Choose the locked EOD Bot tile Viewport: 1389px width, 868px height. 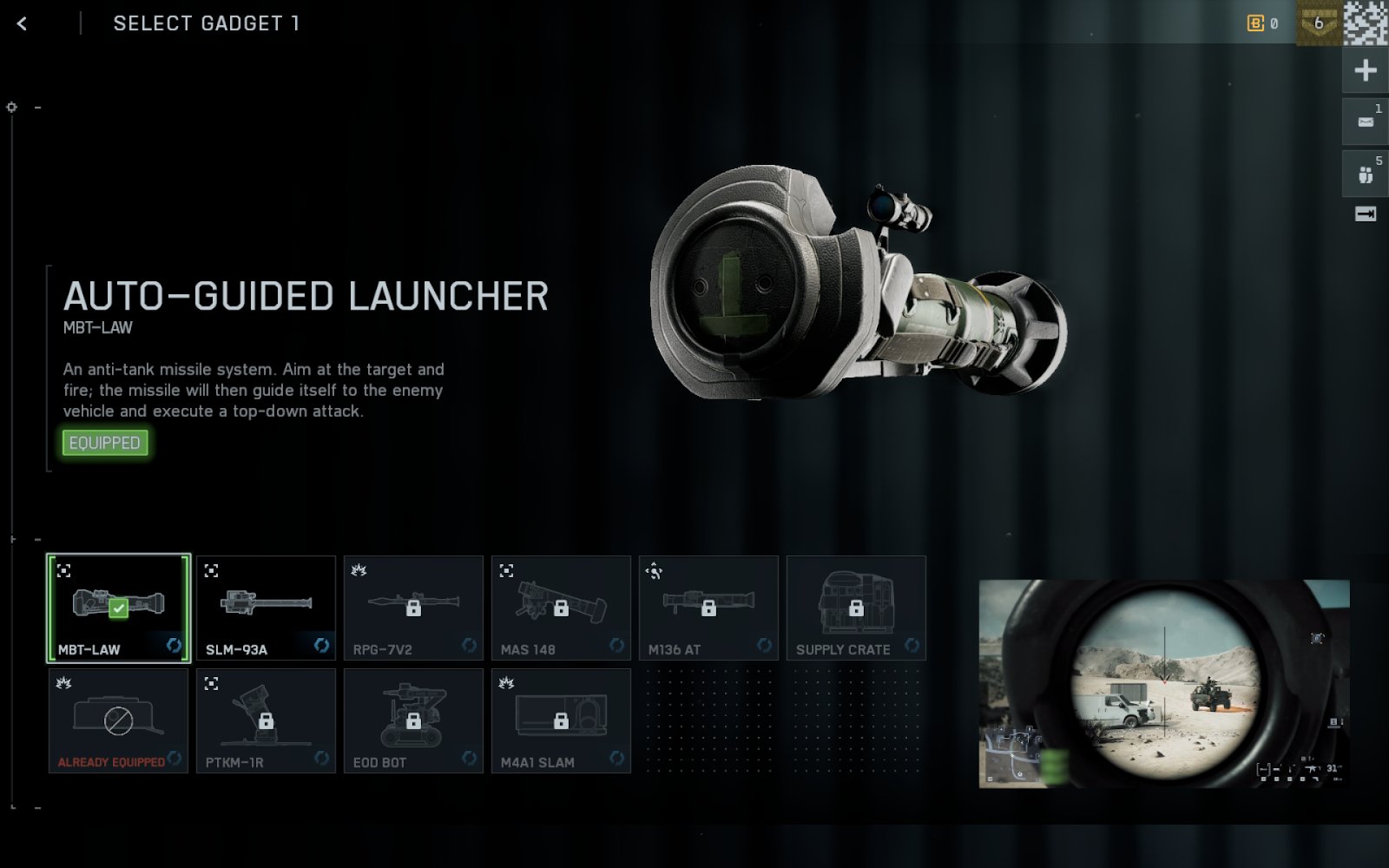(x=413, y=720)
